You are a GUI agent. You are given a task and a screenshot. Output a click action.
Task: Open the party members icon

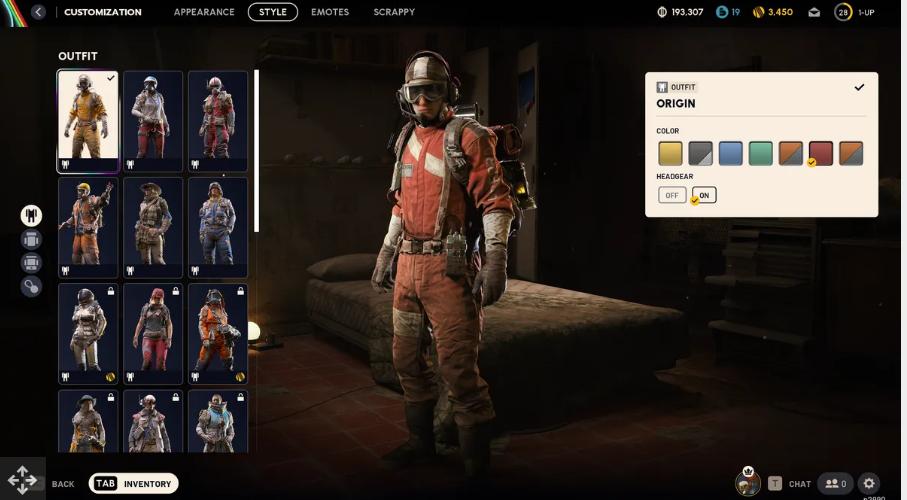[x=834, y=484]
